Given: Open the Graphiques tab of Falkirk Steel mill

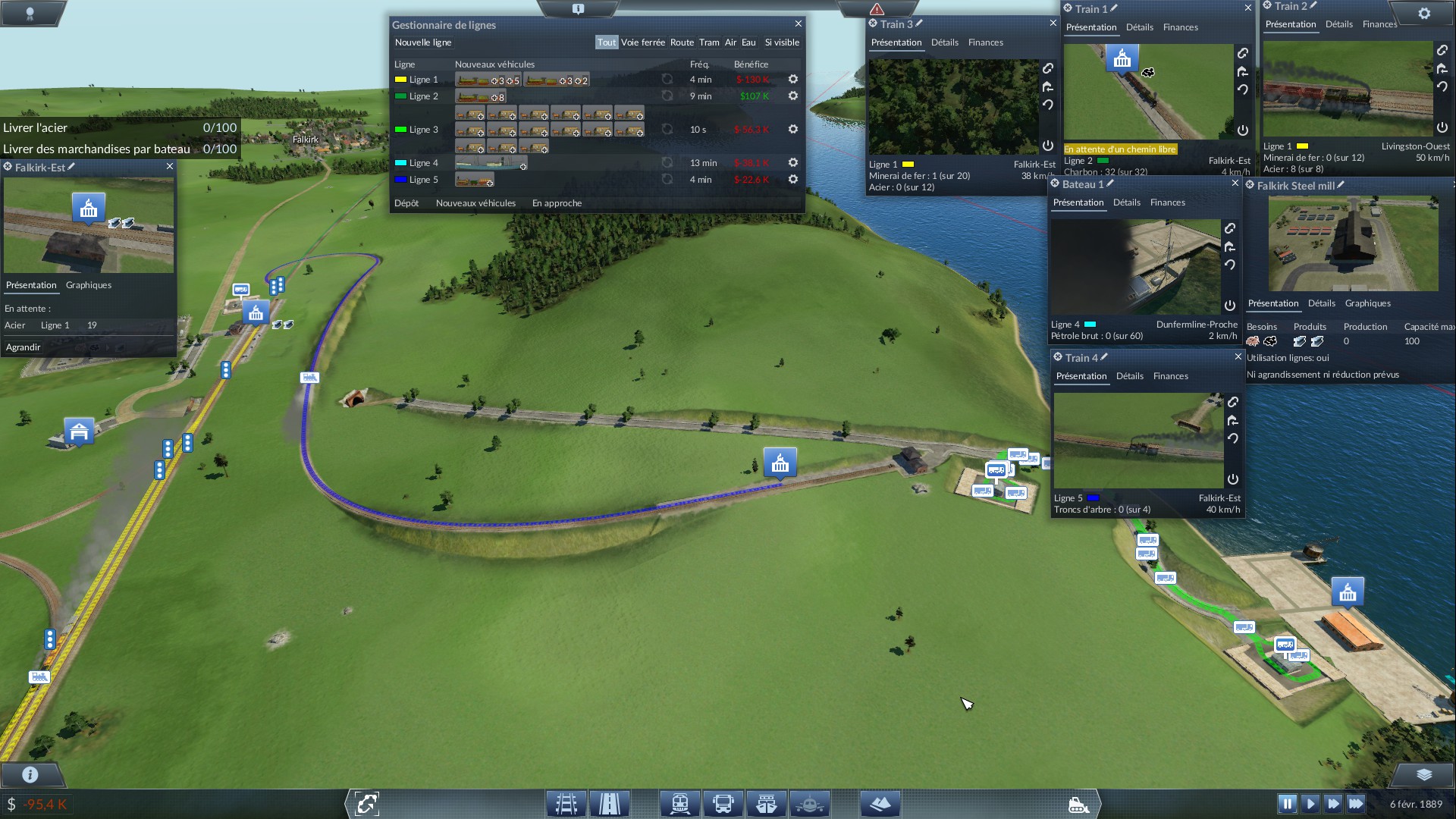Looking at the screenshot, I should click(1367, 303).
